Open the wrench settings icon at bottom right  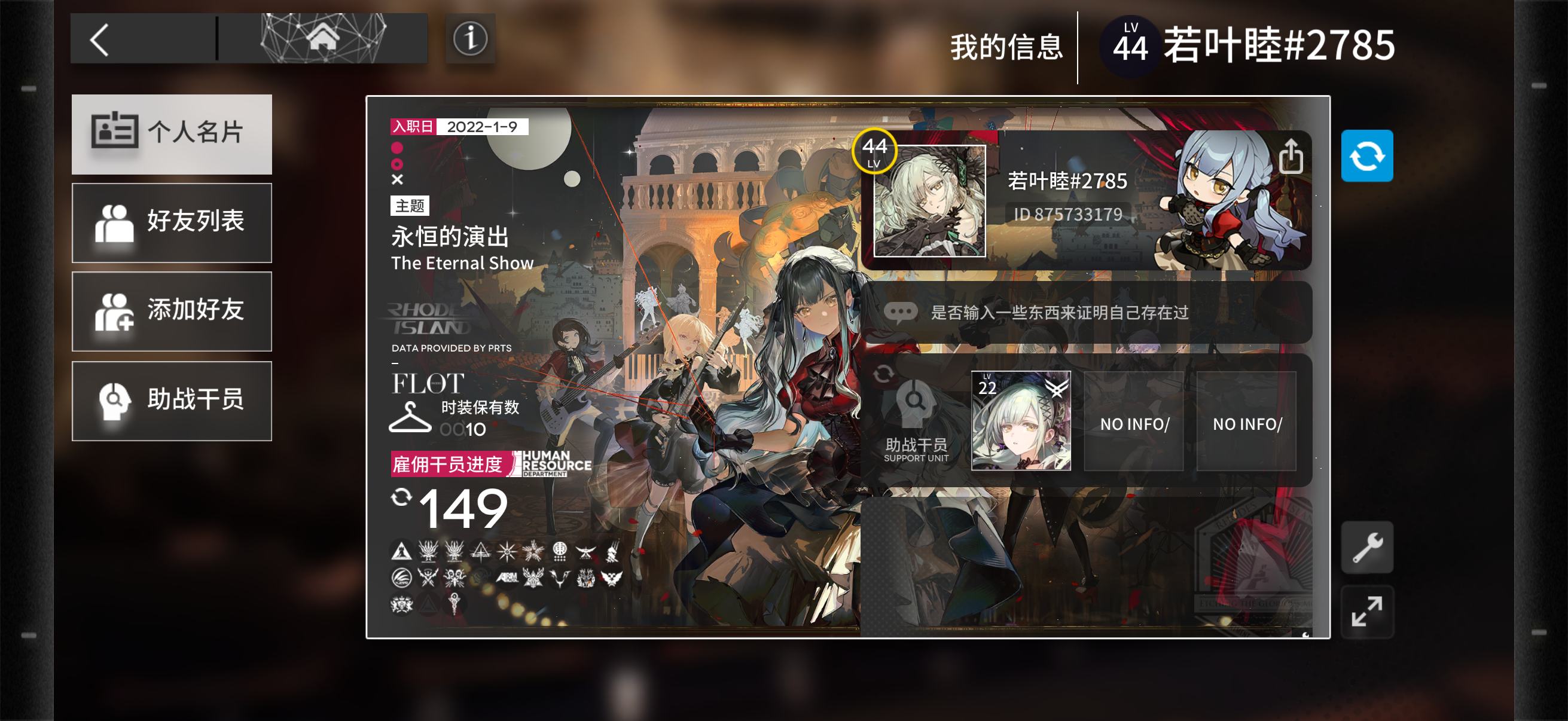(1367, 546)
